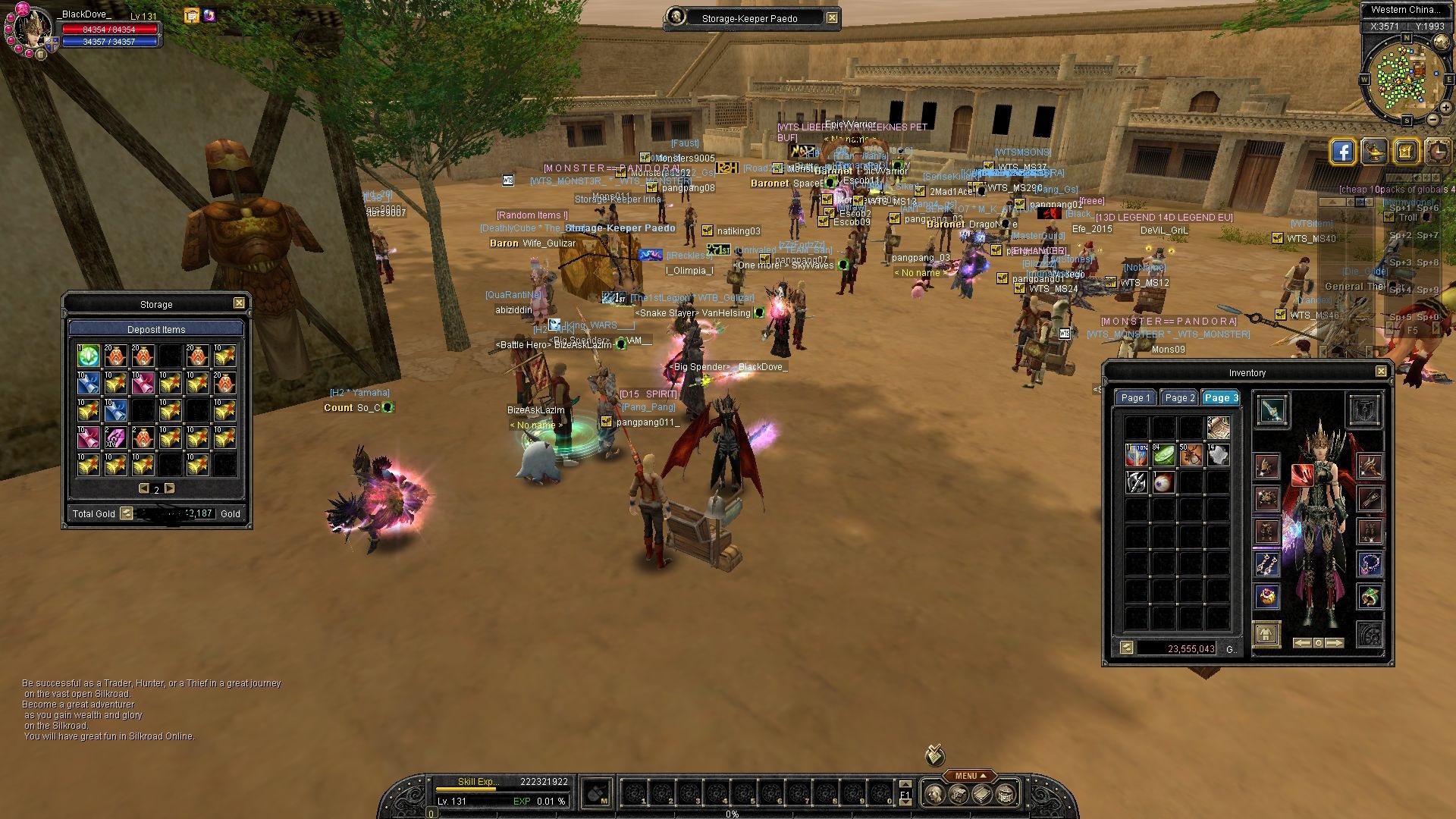Switch to inventory Page 2
This screenshot has height=819, width=1456.
pos(1179,398)
